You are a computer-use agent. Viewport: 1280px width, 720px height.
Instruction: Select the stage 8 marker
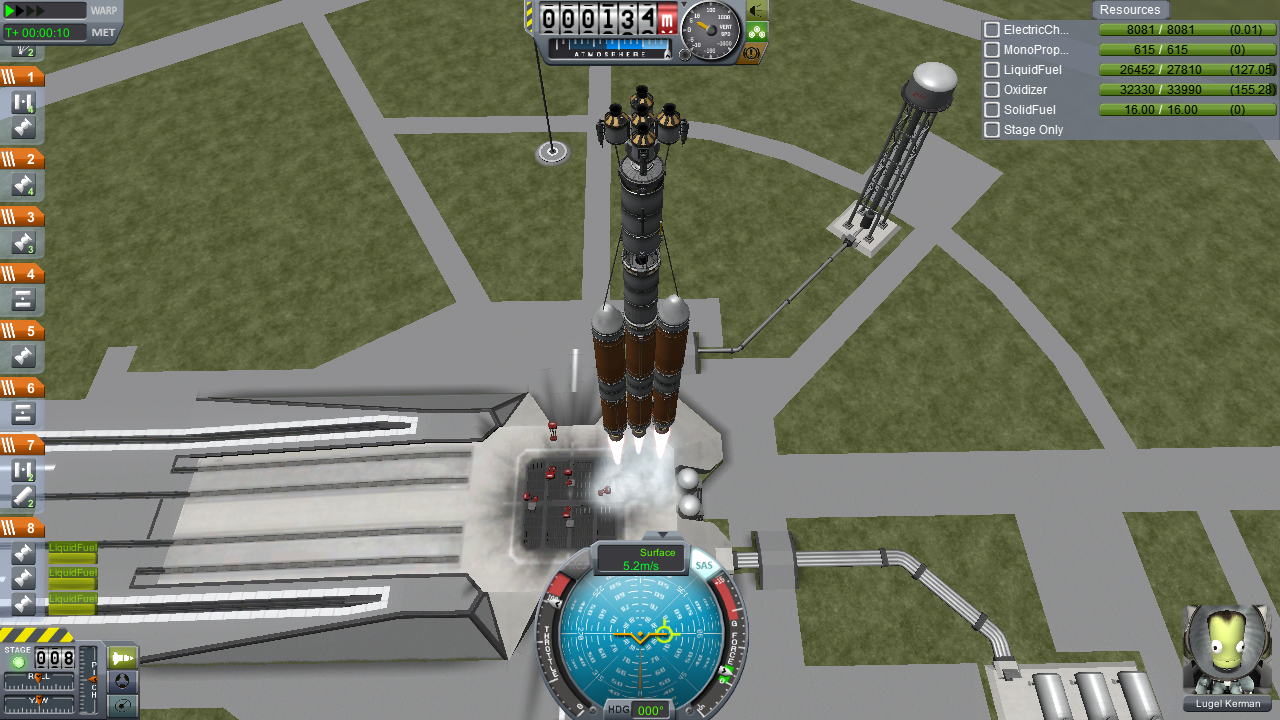23,528
